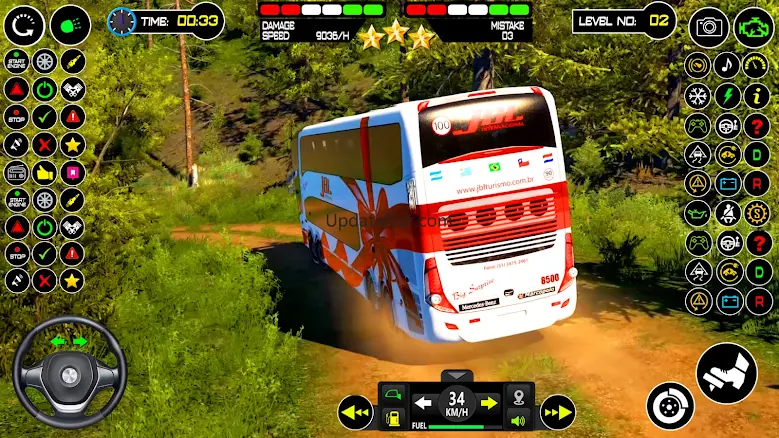
Task: Activate the left double-arrow indicator button
Action: point(354,411)
